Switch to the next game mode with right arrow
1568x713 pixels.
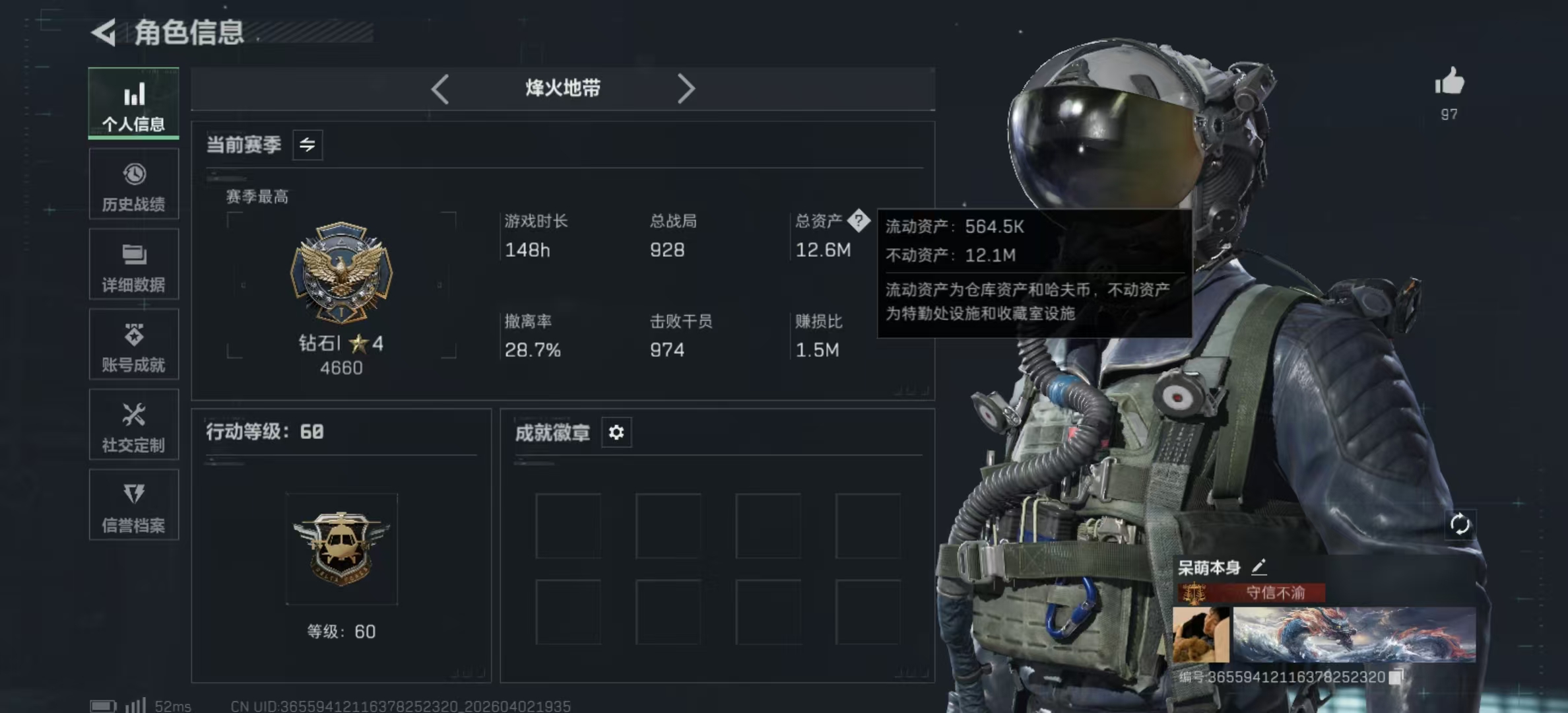(686, 88)
